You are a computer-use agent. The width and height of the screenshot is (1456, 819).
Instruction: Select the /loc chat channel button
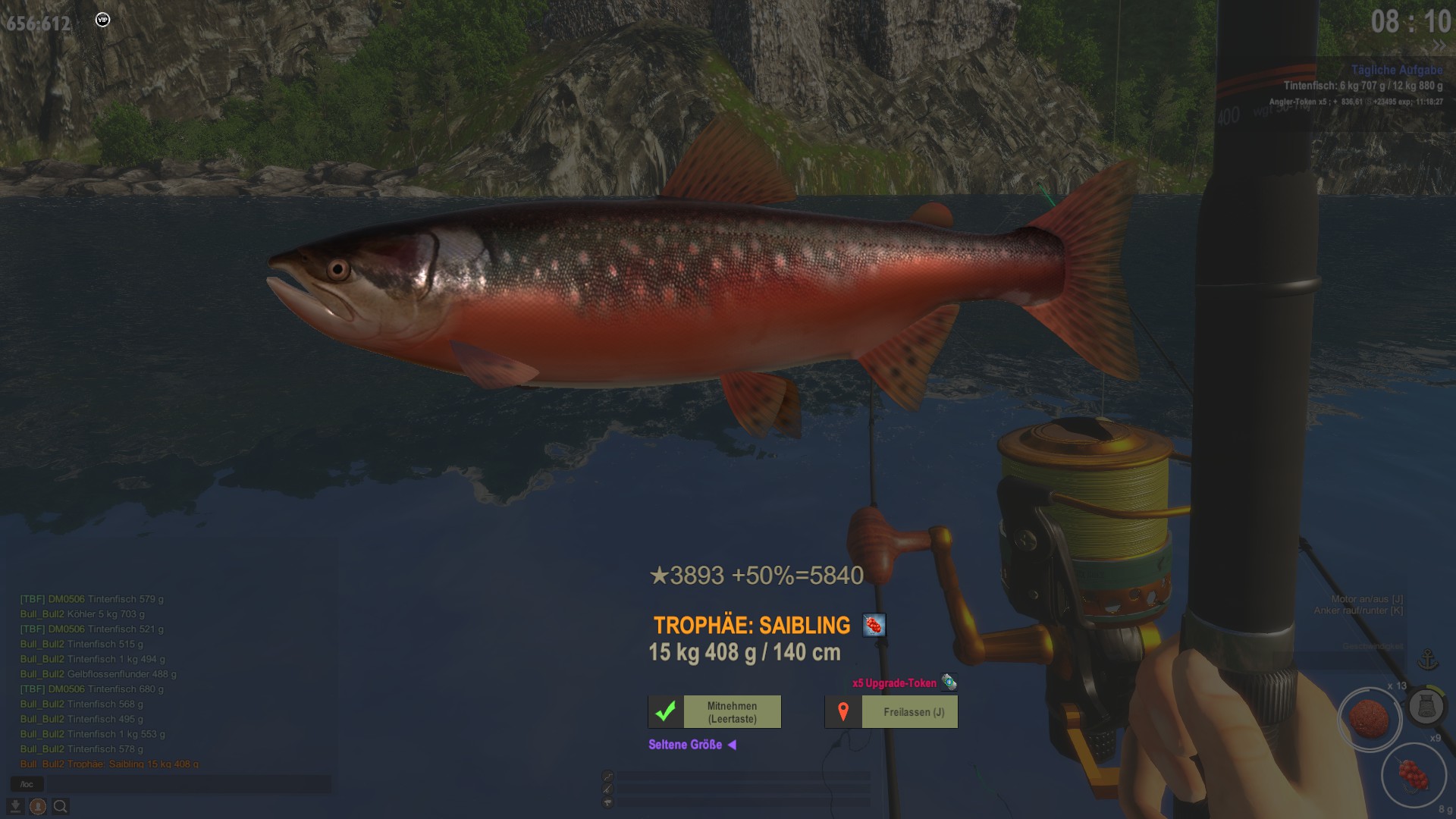click(27, 784)
